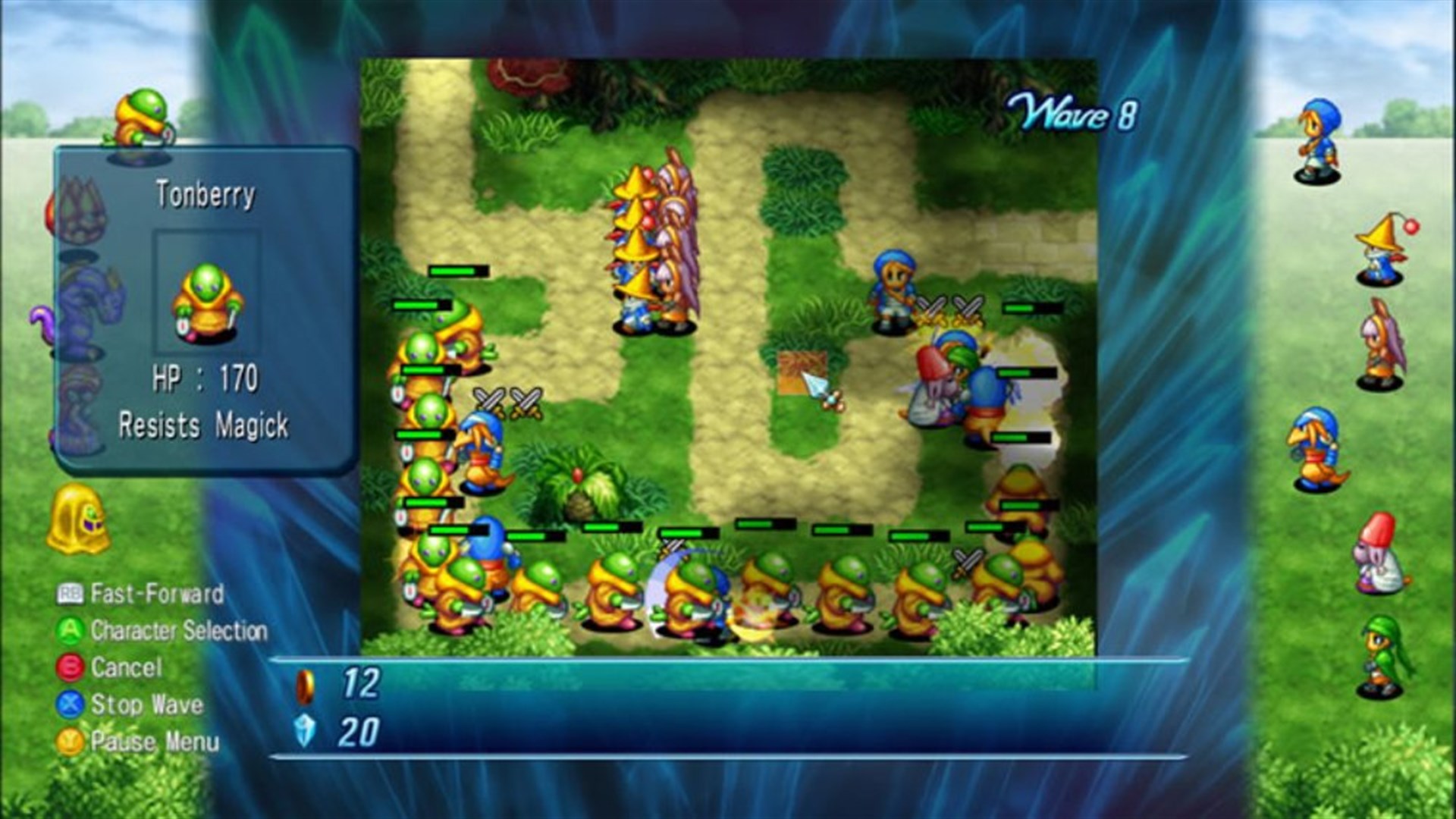Open the Pause Menu via the Y prompt
This screenshot has width=1456, height=819.
(72, 742)
